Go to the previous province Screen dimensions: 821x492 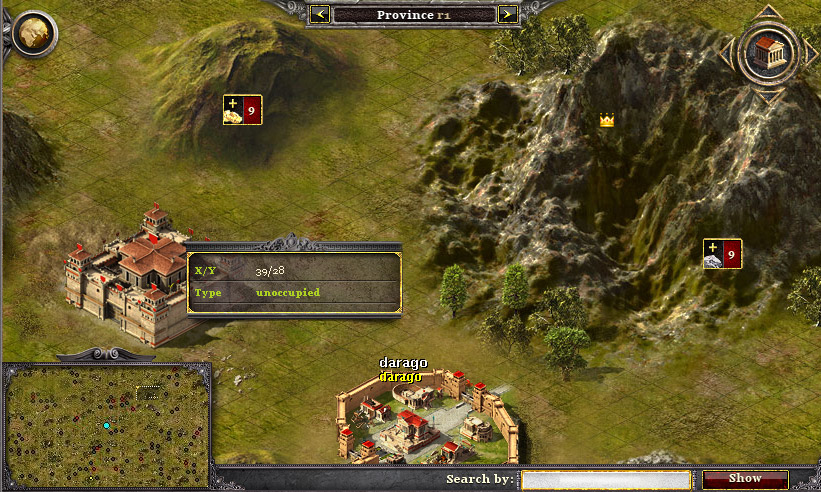(x=320, y=14)
